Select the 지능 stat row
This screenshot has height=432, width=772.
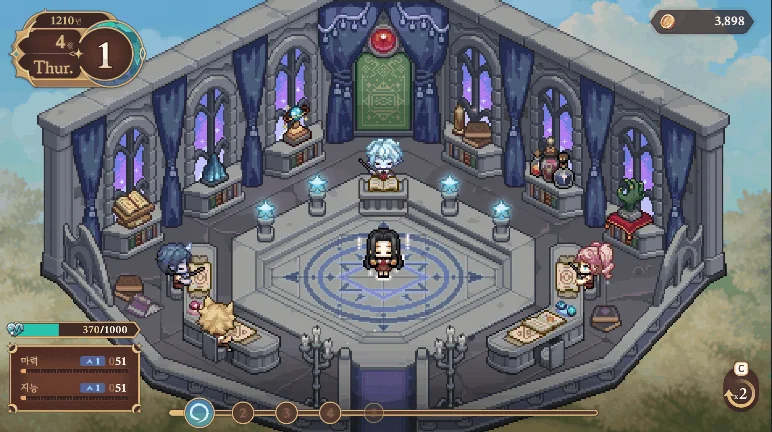70,387
